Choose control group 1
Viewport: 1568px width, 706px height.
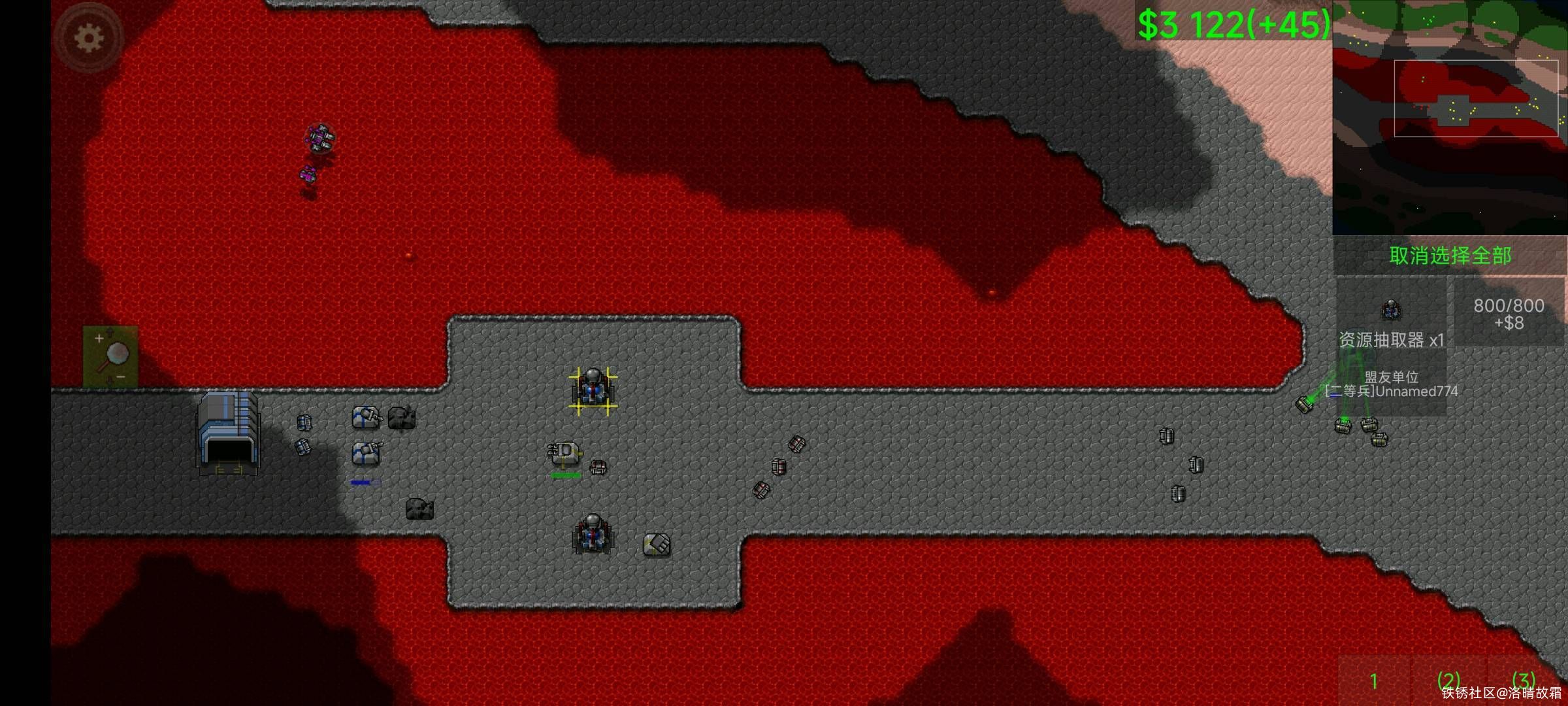1373,681
